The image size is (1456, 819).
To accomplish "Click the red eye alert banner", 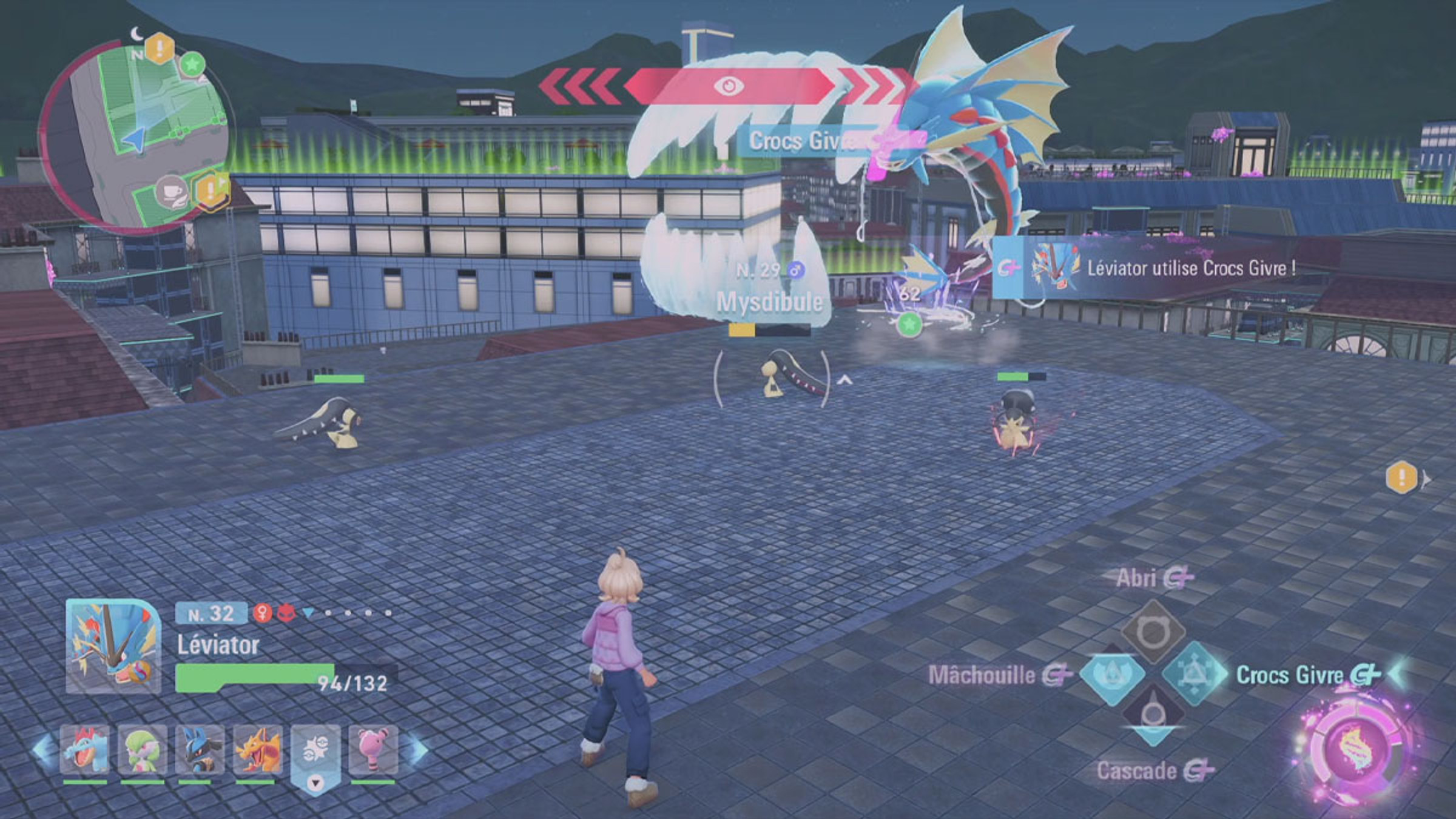I will [728, 86].
